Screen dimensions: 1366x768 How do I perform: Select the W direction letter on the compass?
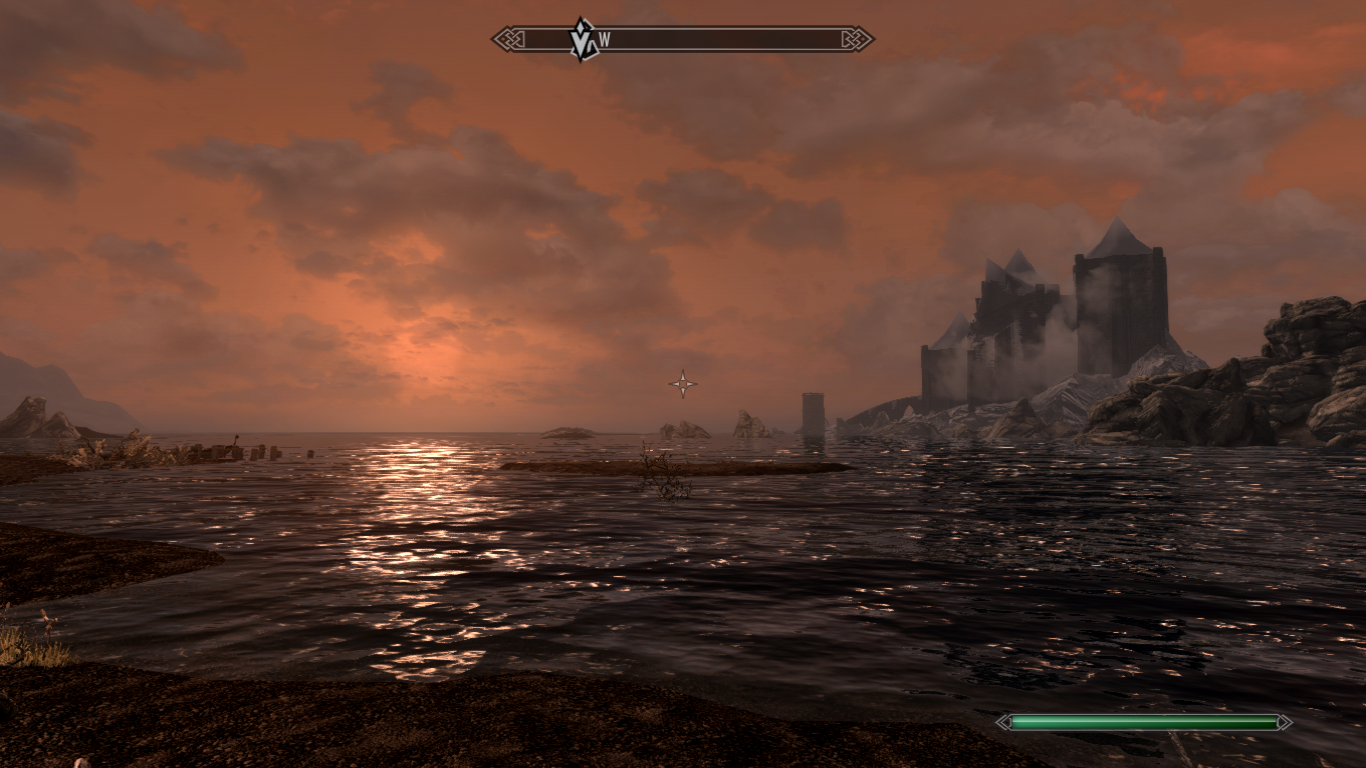[606, 38]
